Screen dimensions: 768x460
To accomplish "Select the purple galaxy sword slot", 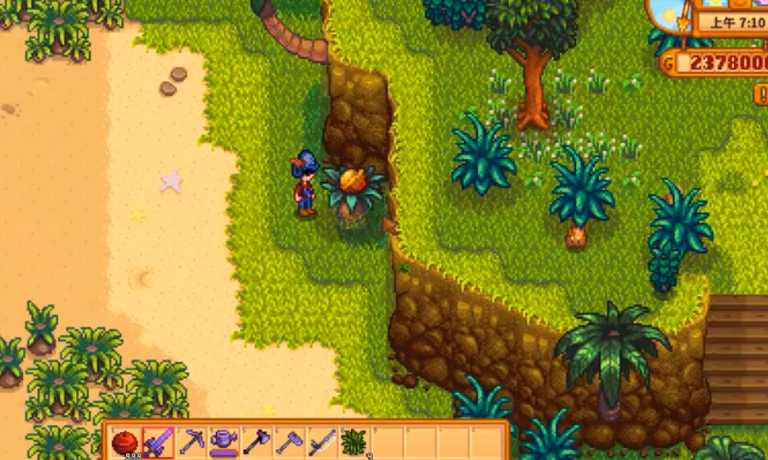I will point(158,442).
